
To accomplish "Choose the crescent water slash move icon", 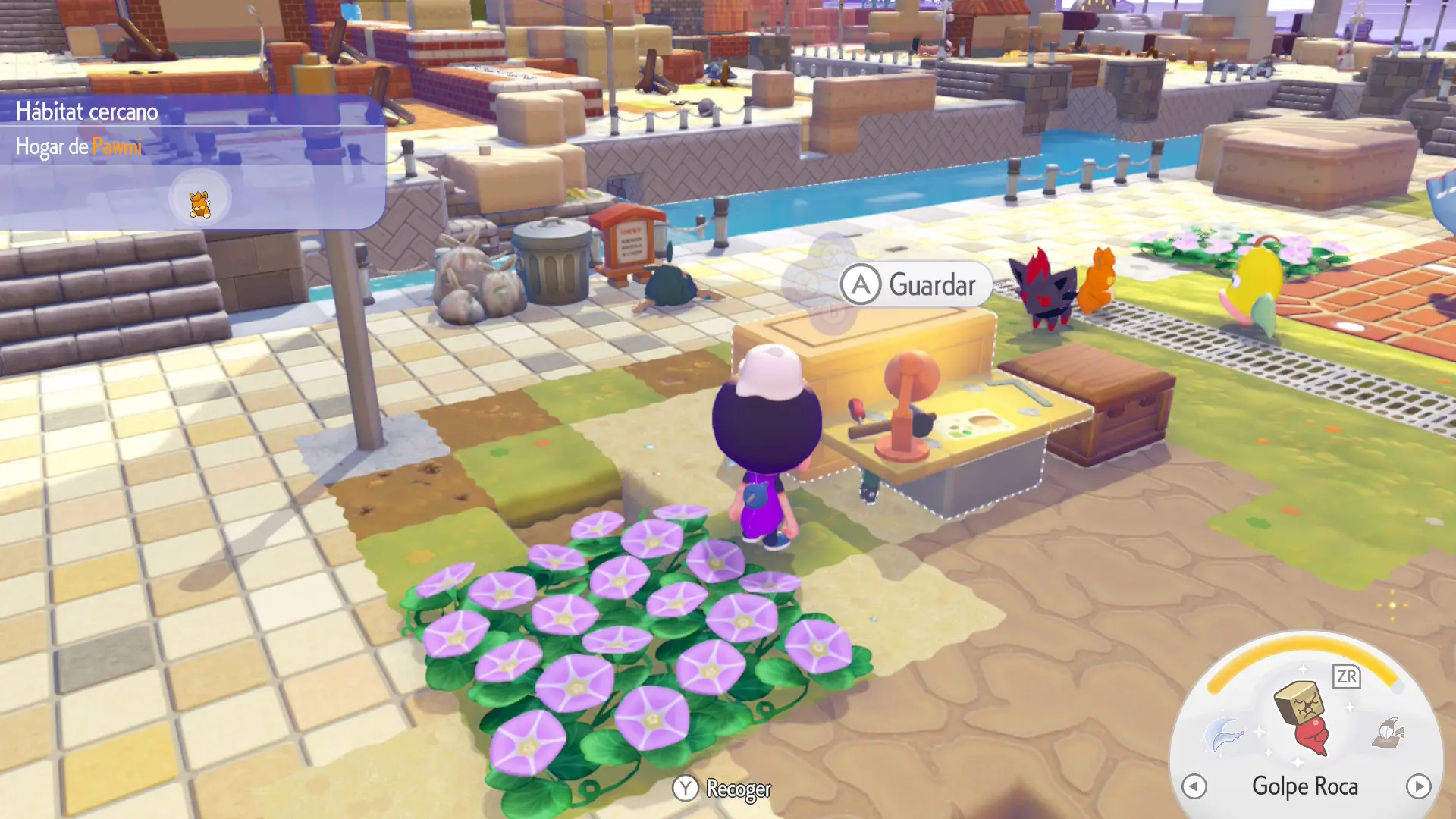I will [x=1225, y=735].
